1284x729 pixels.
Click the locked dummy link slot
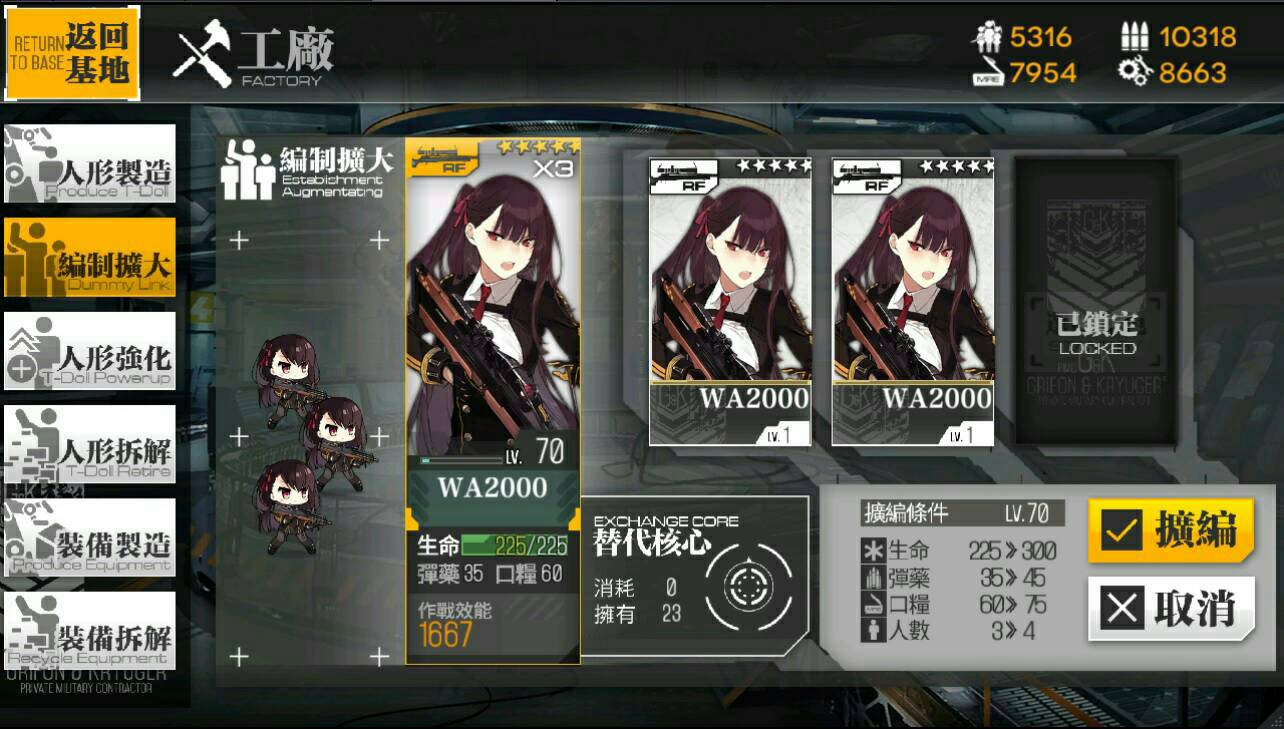[1096, 300]
